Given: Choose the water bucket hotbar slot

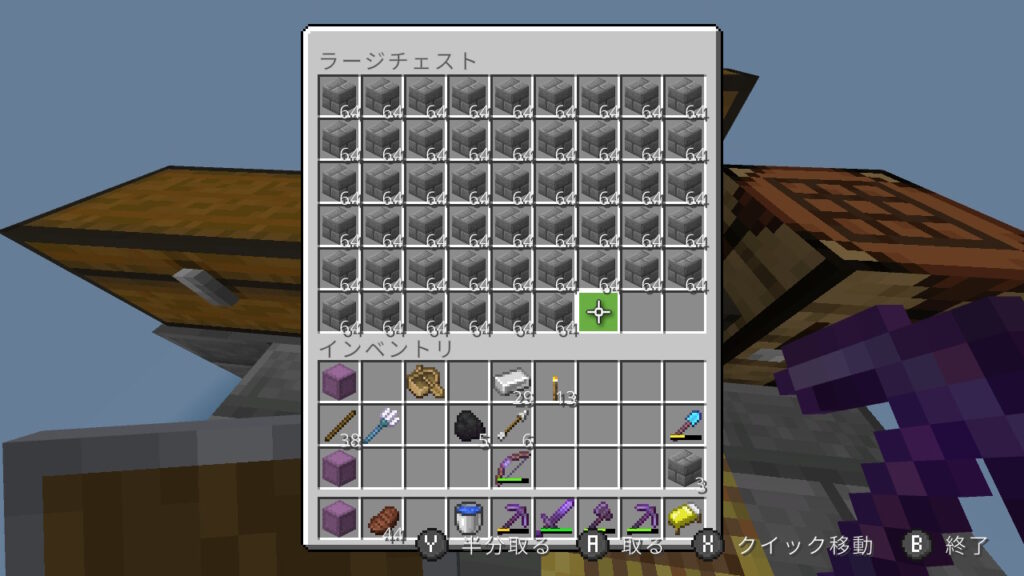Looking at the screenshot, I should point(469,518).
